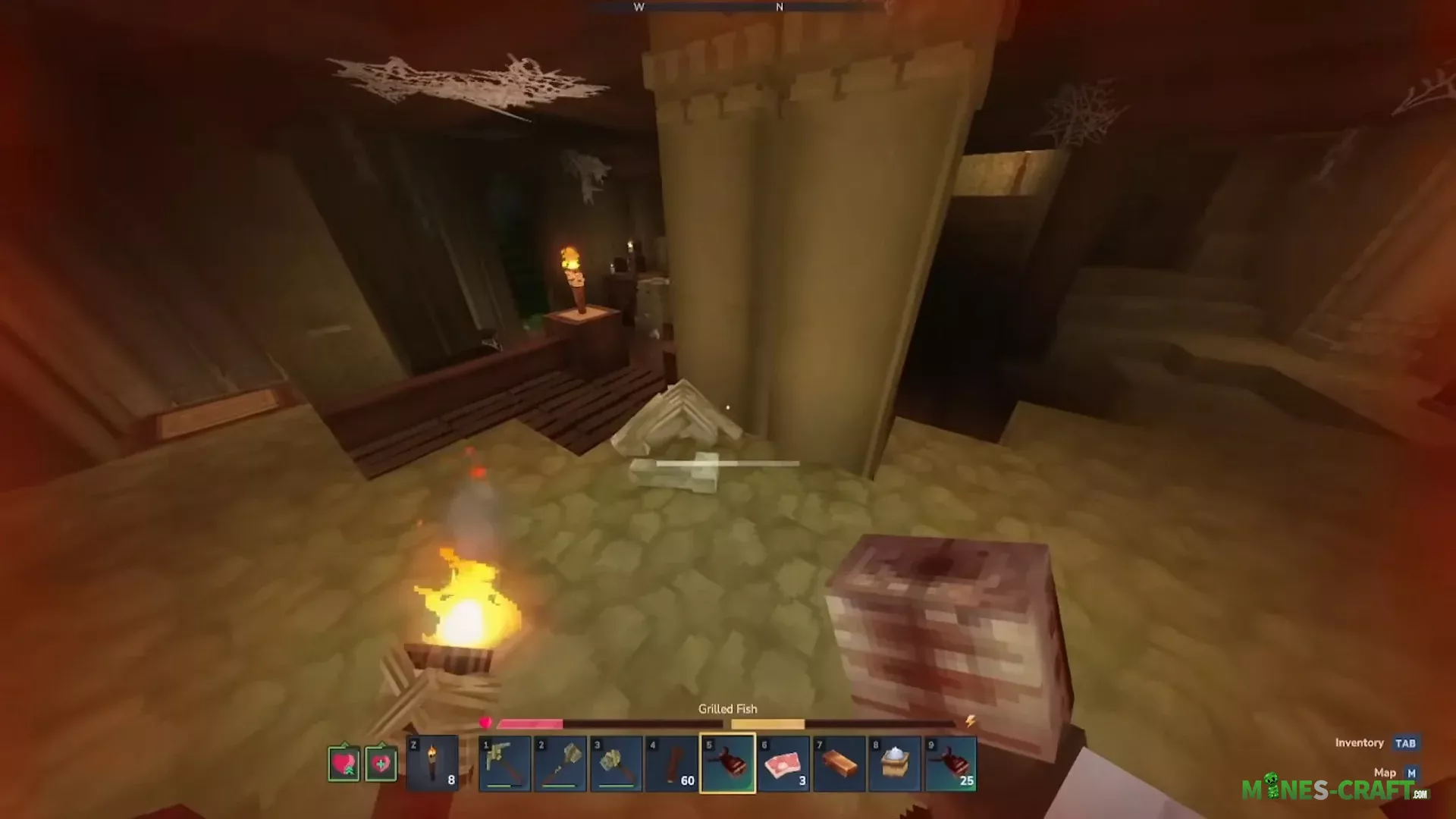Select the pedestal item in slot 8
The width and height of the screenshot is (1456, 819).
[895, 763]
